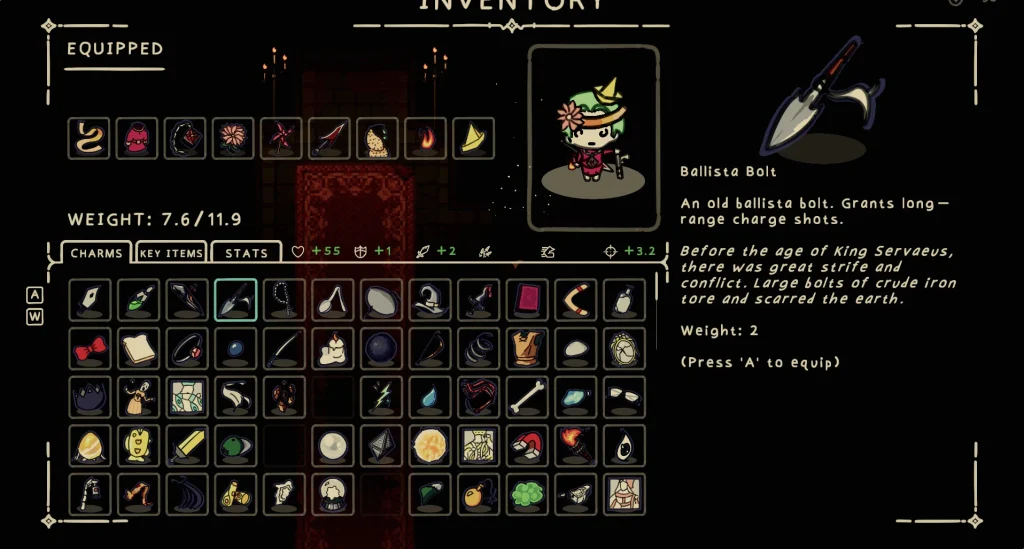
Task: Select the Charms tab
Action: (x=97, y=253)
